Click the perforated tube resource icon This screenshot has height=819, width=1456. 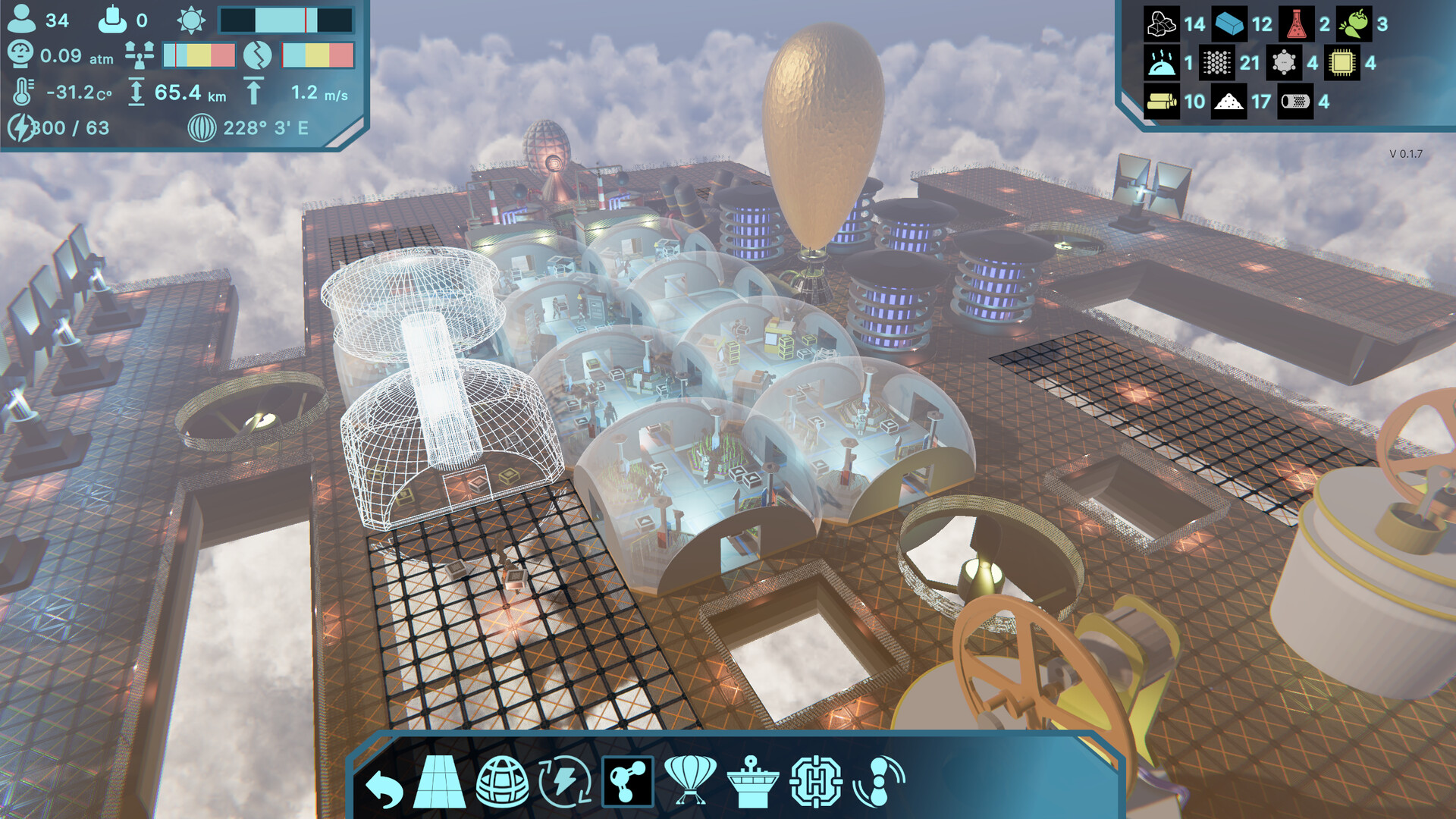(x=1295, y=102)
